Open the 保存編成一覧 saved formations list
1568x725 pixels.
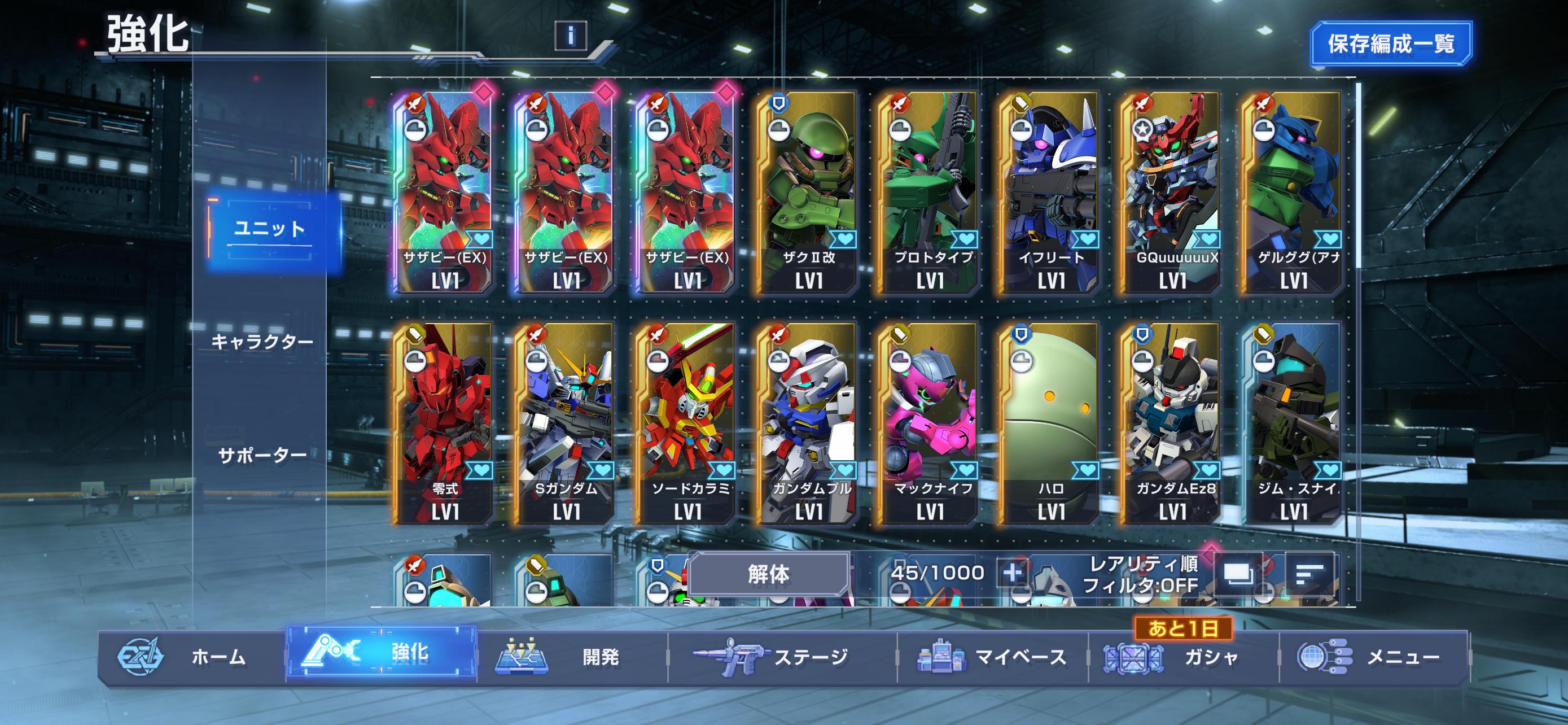click(x=1391, y=44)
